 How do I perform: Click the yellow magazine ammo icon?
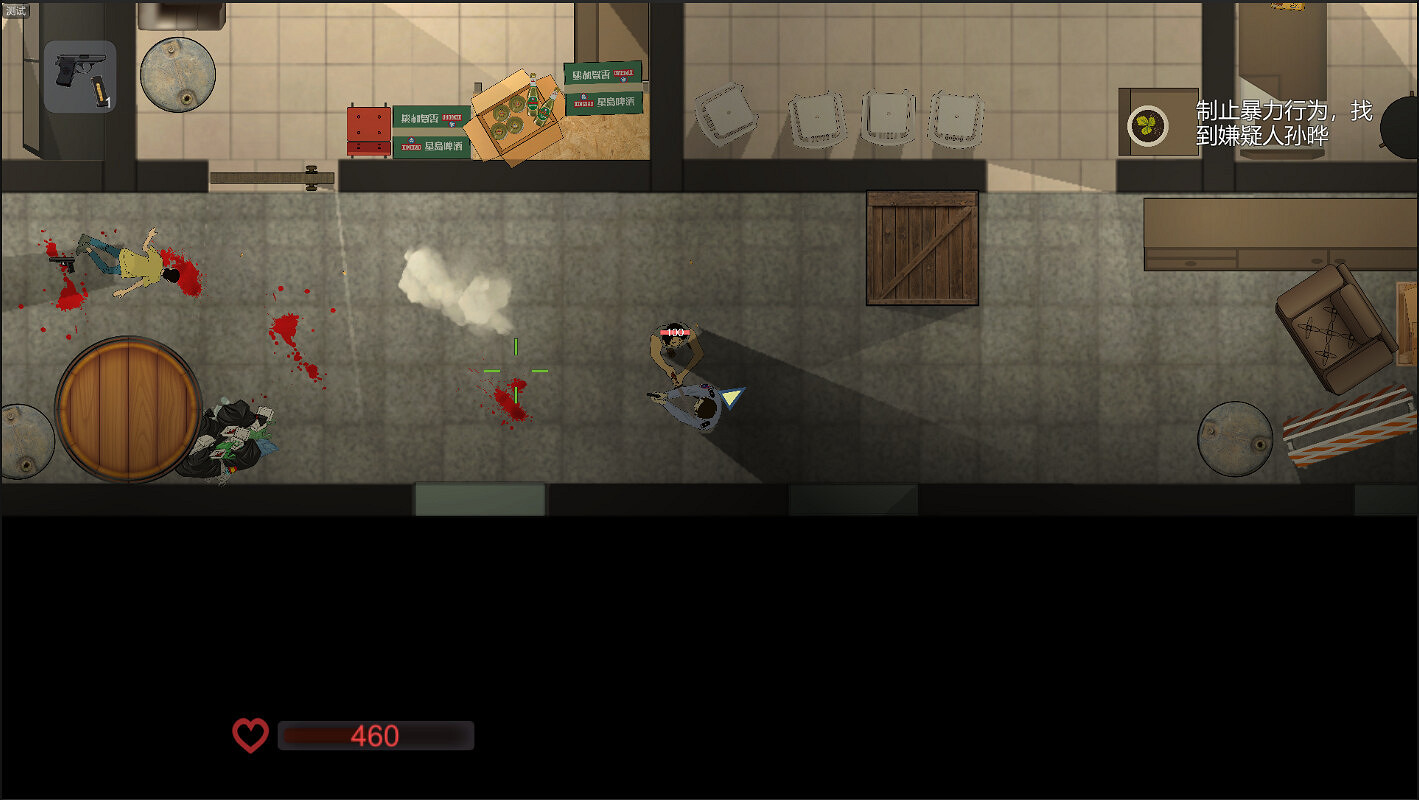(x=98, y=92)
